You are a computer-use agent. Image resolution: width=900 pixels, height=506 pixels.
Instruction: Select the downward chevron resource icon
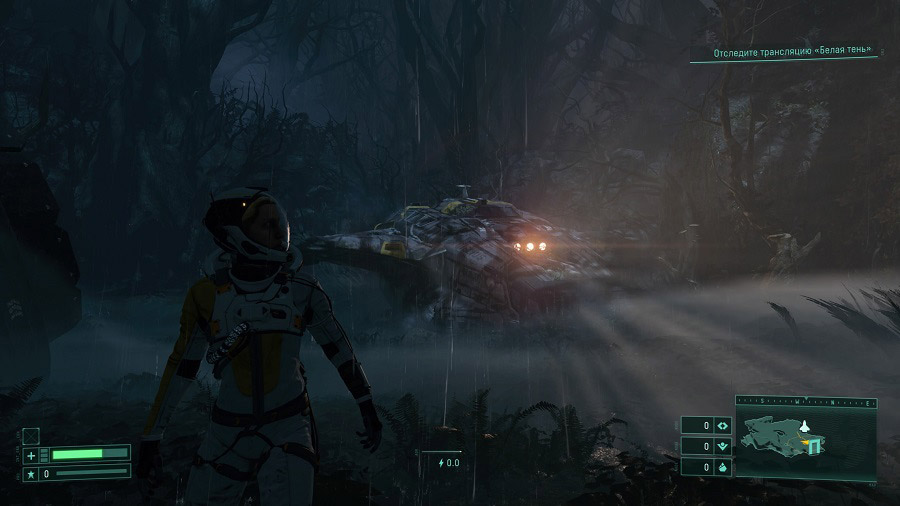click(x=723, y=446)
